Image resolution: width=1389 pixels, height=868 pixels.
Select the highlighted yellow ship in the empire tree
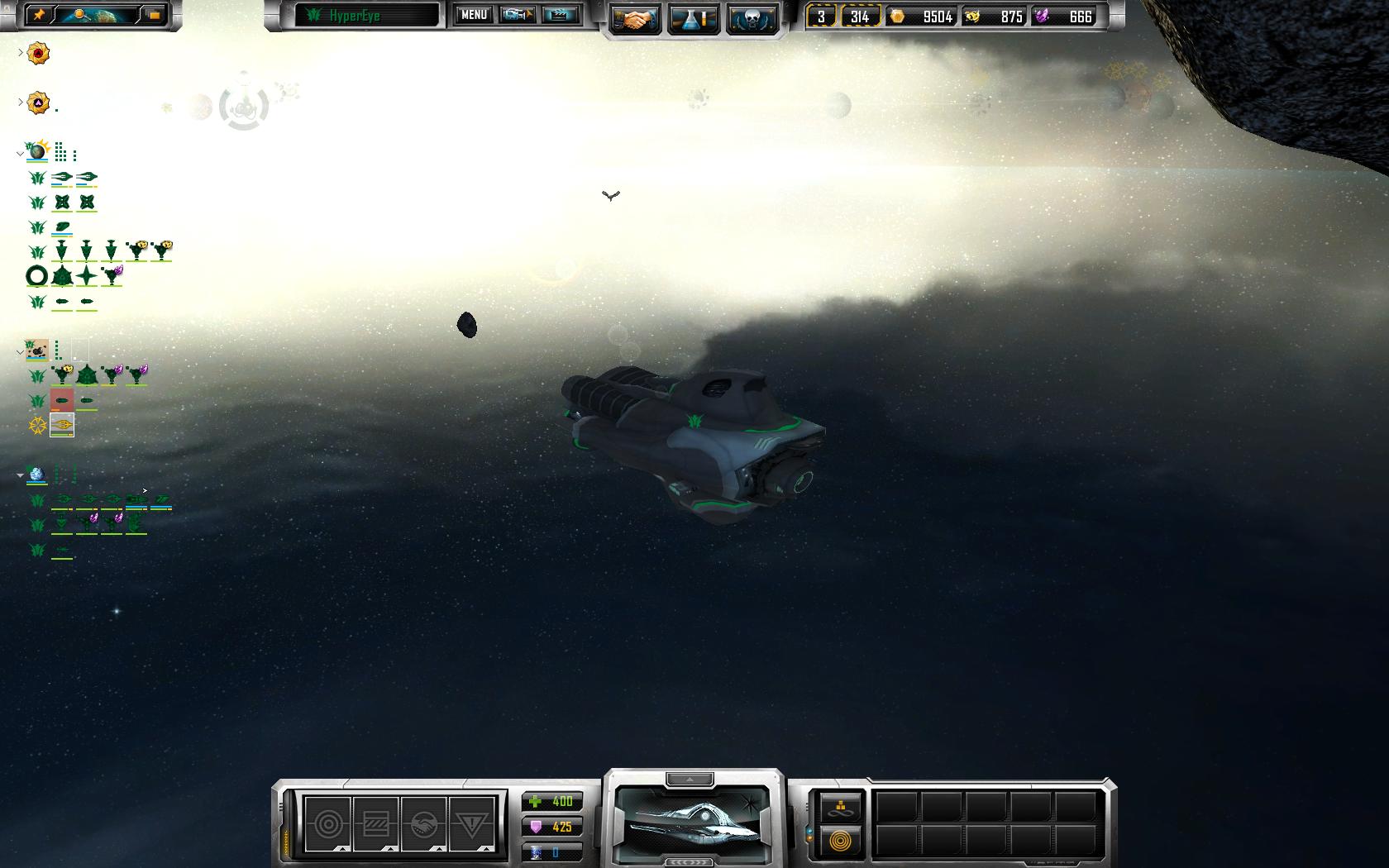click(62, 426)
